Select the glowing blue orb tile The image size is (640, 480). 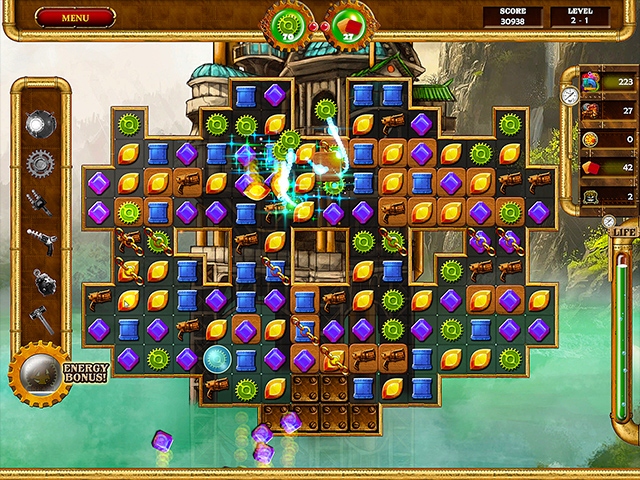pyautogui.click(x=217, y=357)
